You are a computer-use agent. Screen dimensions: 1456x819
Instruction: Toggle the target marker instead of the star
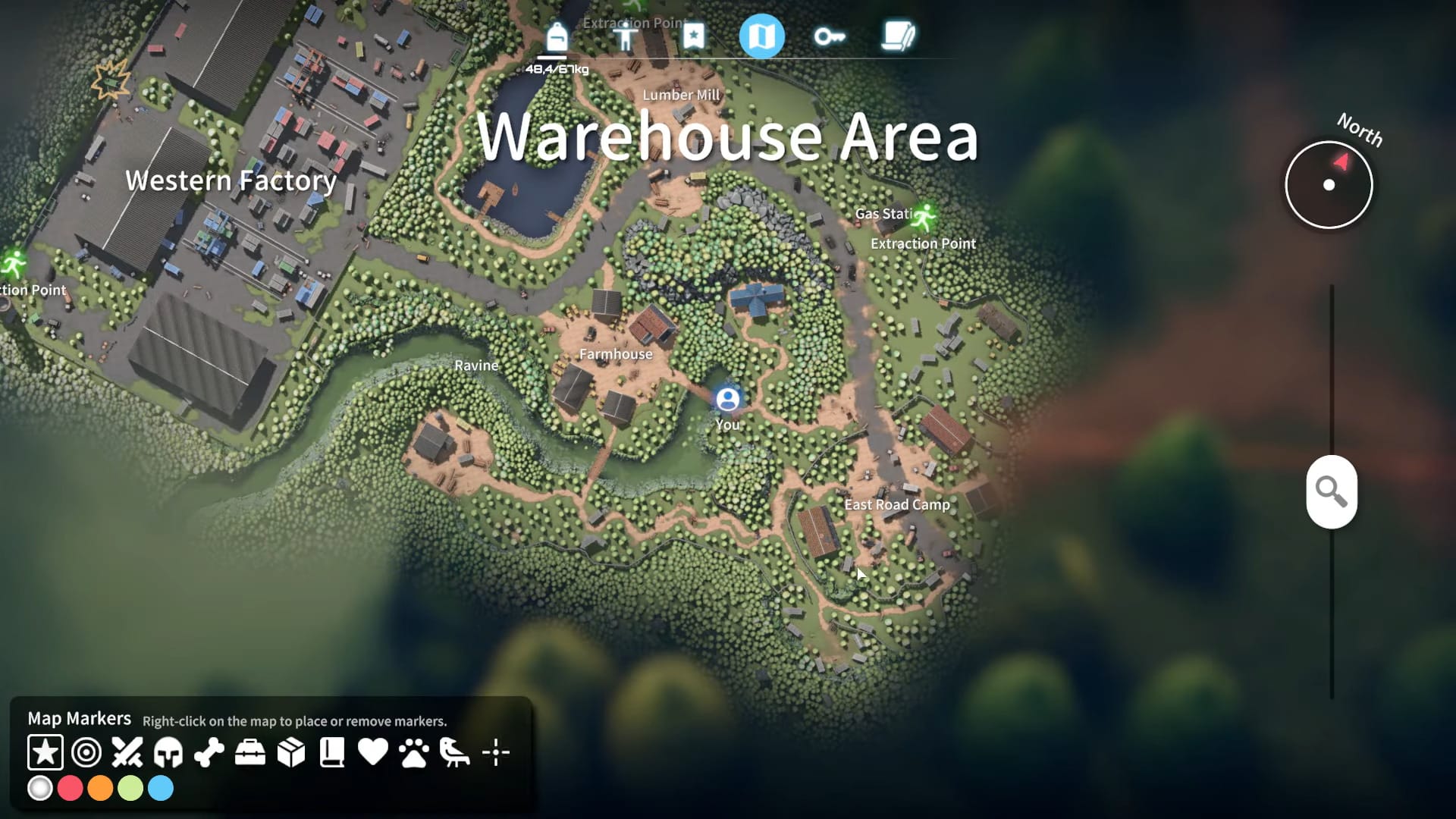[86, 752]
